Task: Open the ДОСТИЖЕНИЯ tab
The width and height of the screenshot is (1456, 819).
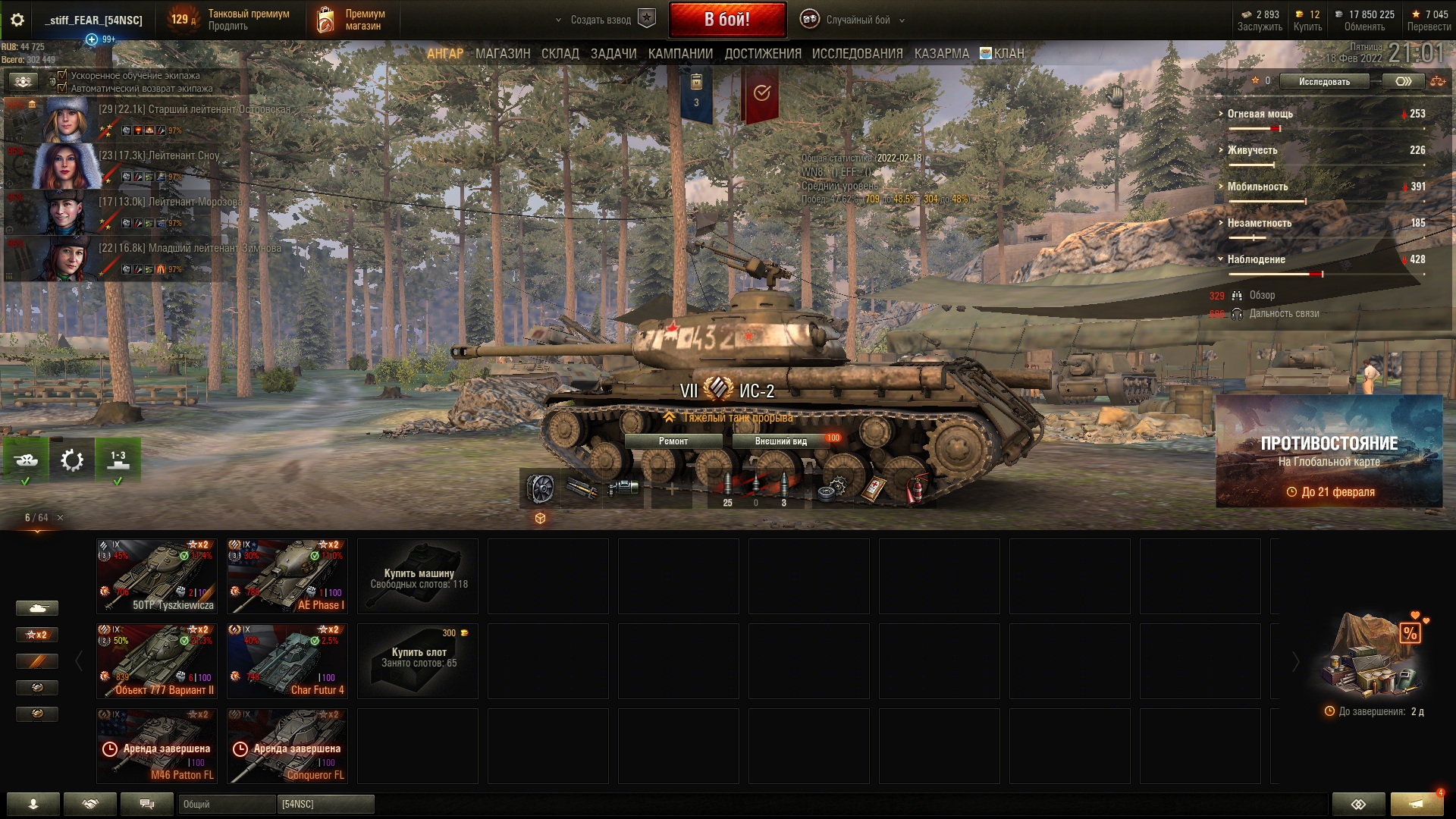Action: click(x=762, y=54)
